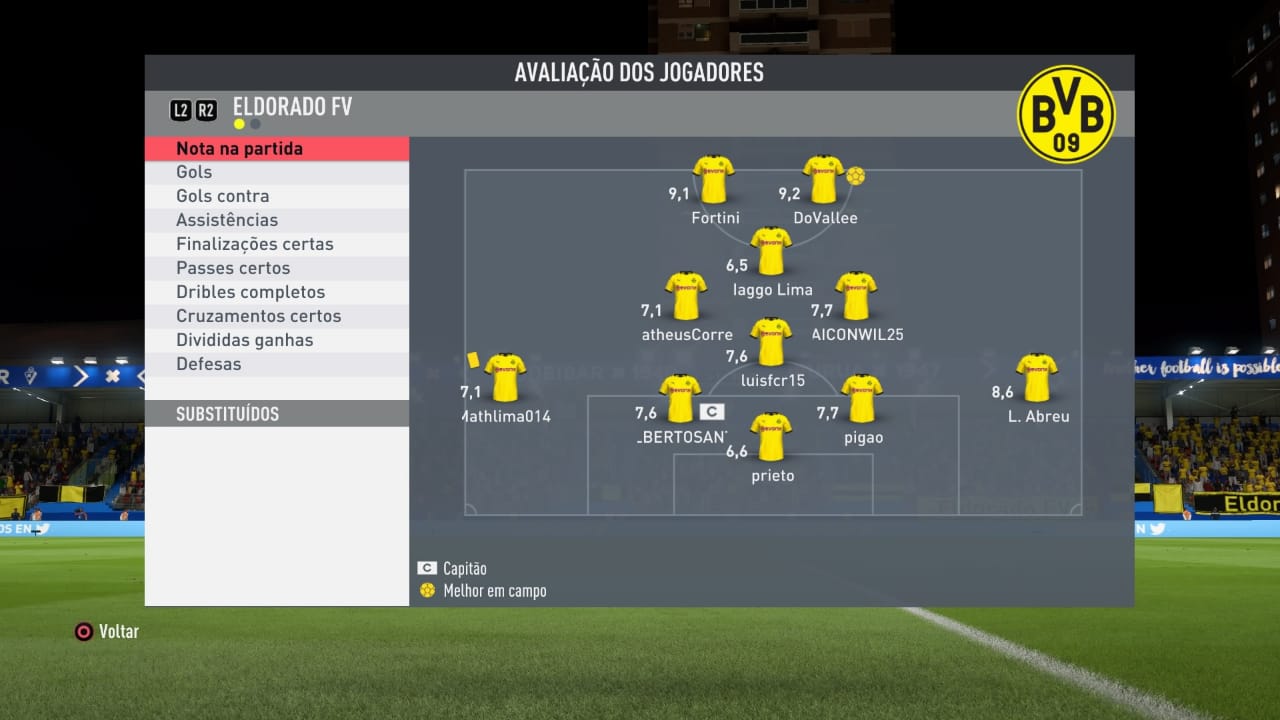Select Iaggo Lima on the pitch
This screenshot has width=1280, height=720.
click(x=771, y=252)
